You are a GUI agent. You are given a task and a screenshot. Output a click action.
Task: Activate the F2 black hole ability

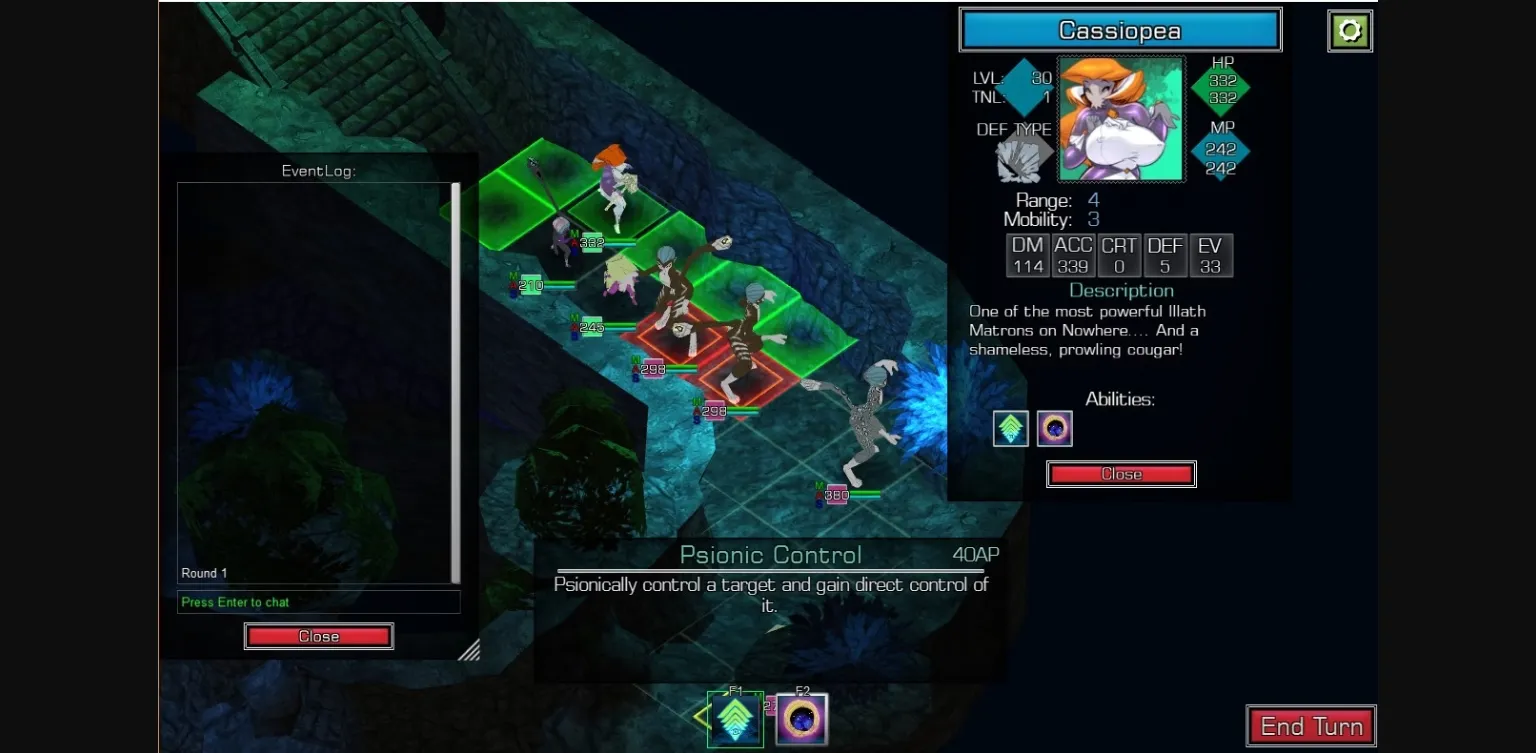point(800,717)
